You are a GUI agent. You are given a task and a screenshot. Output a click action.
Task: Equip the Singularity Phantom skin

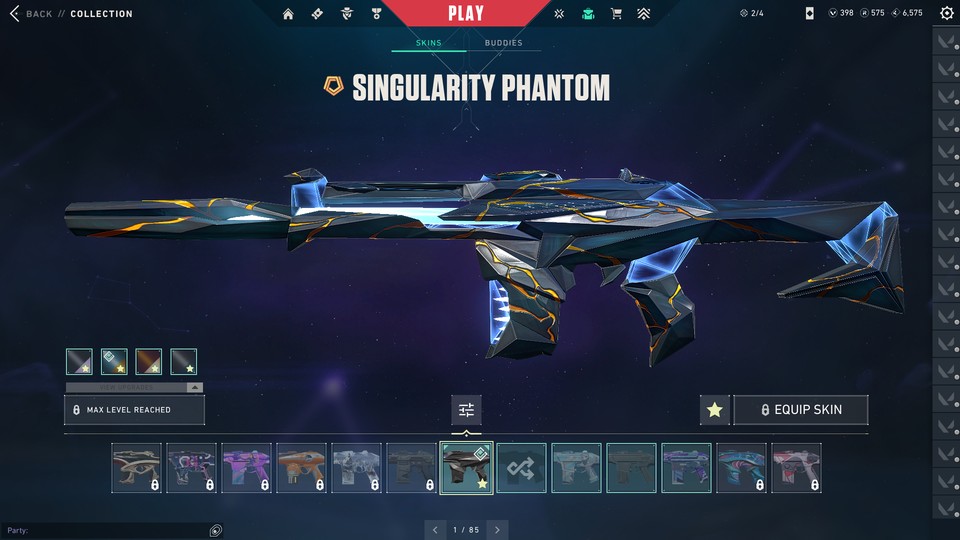(800, 410)
